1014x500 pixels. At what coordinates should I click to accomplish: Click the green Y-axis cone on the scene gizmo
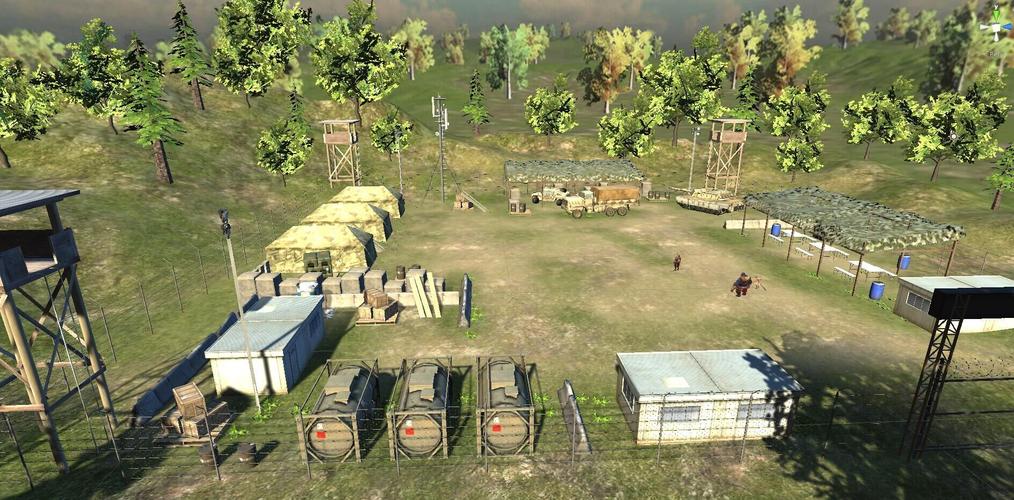click(x=996, y=15)
